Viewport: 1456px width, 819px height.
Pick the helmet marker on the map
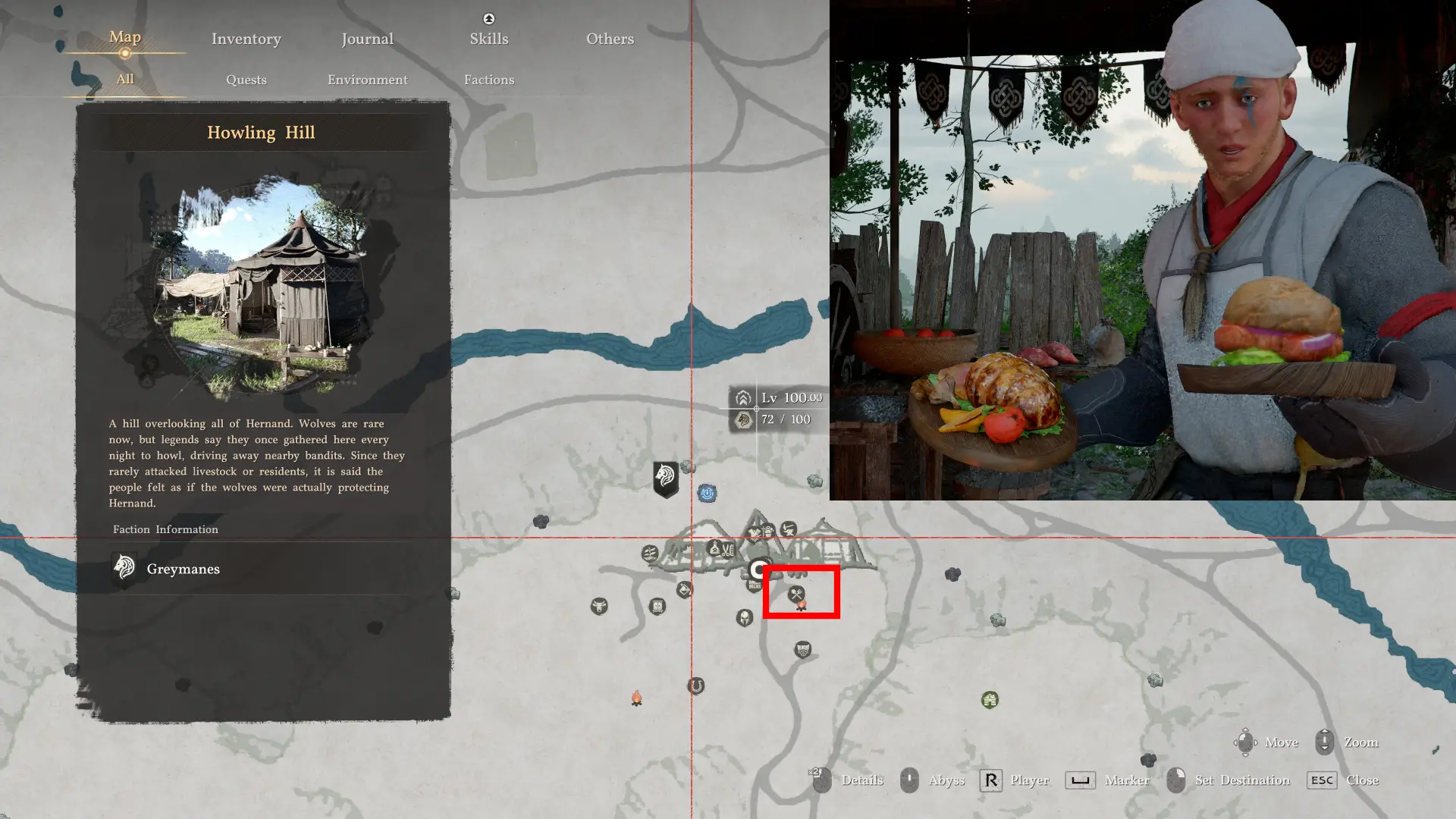coord(744,618)
